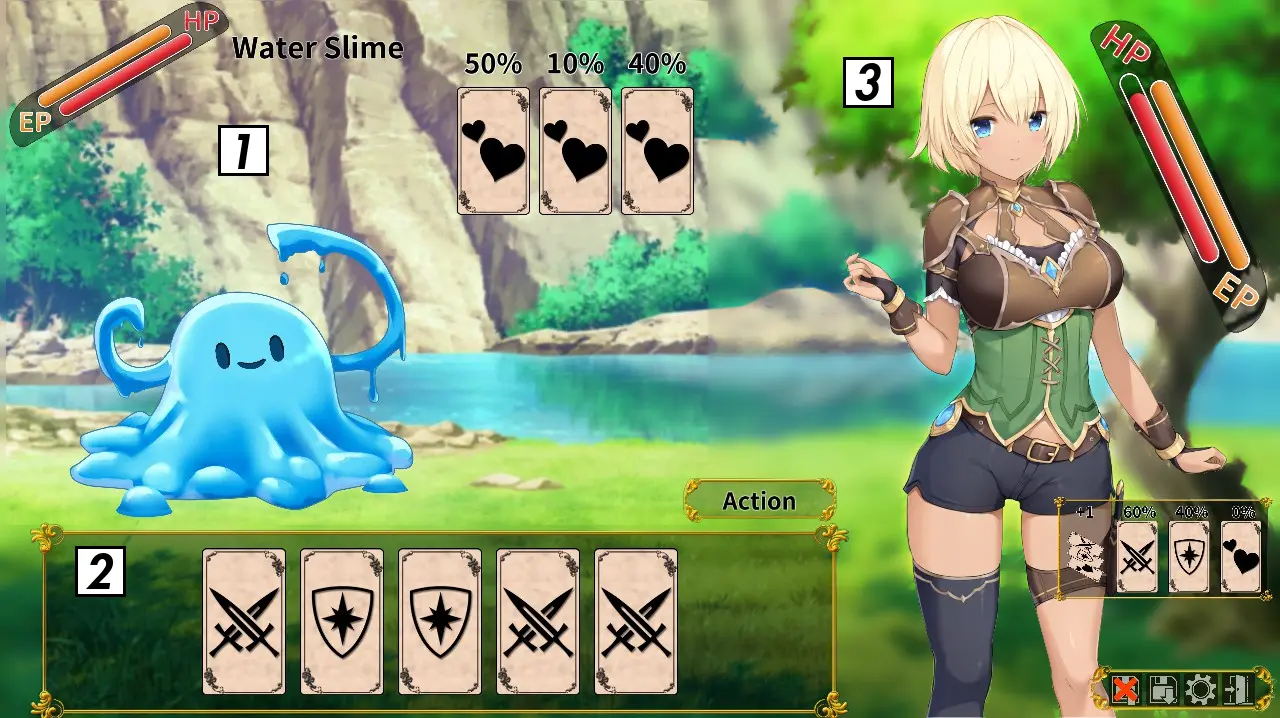Click the floppy disk save icon
Viewport: 1280px width, 718px height.
click(1163, 689)
